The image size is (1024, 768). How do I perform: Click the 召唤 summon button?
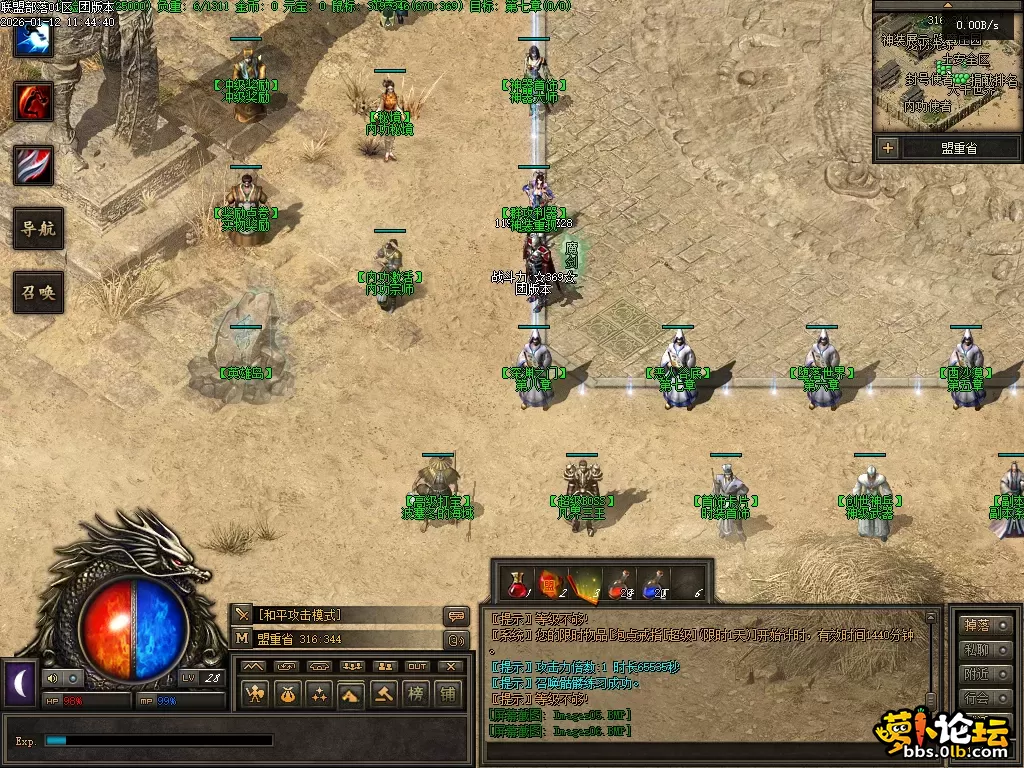38,293
